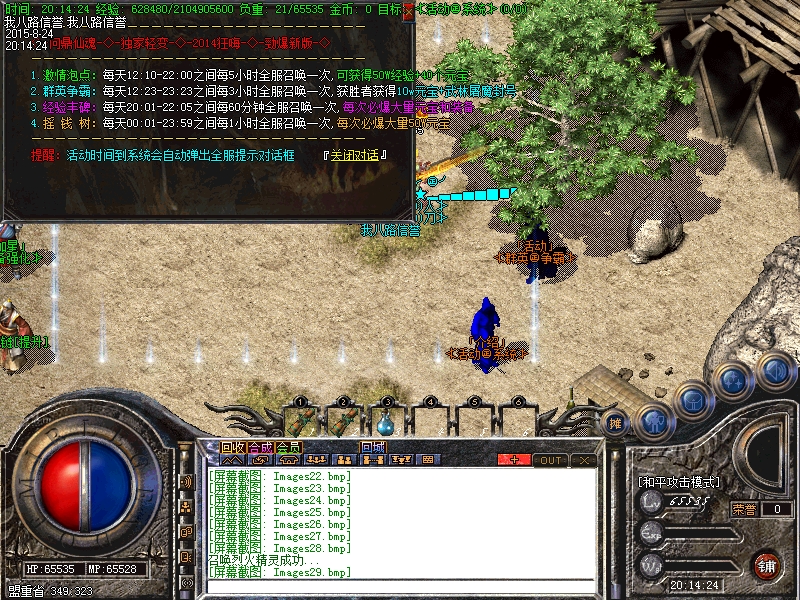Close the chat panel with its X button
Viewport: 800px width, 600px height.
[x=584, y=460]
